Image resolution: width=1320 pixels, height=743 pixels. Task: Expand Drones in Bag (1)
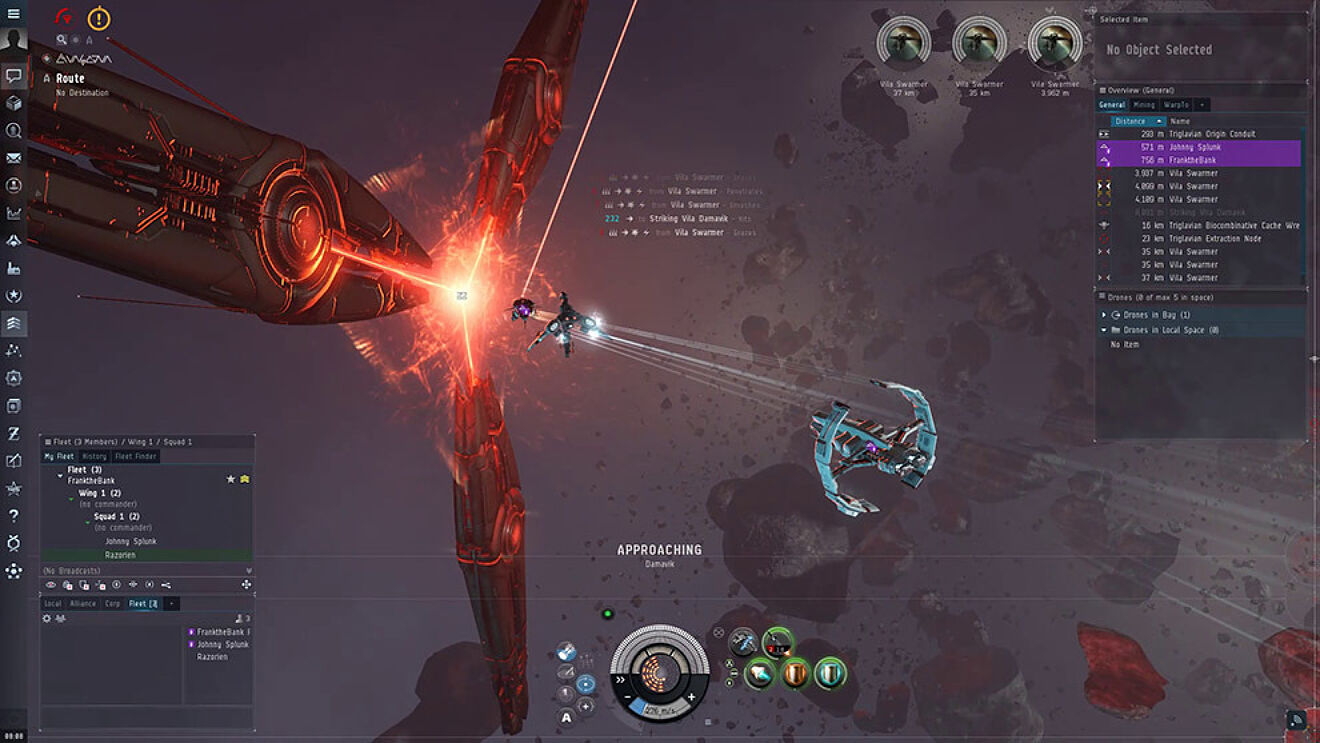[x=1102, y=313]
